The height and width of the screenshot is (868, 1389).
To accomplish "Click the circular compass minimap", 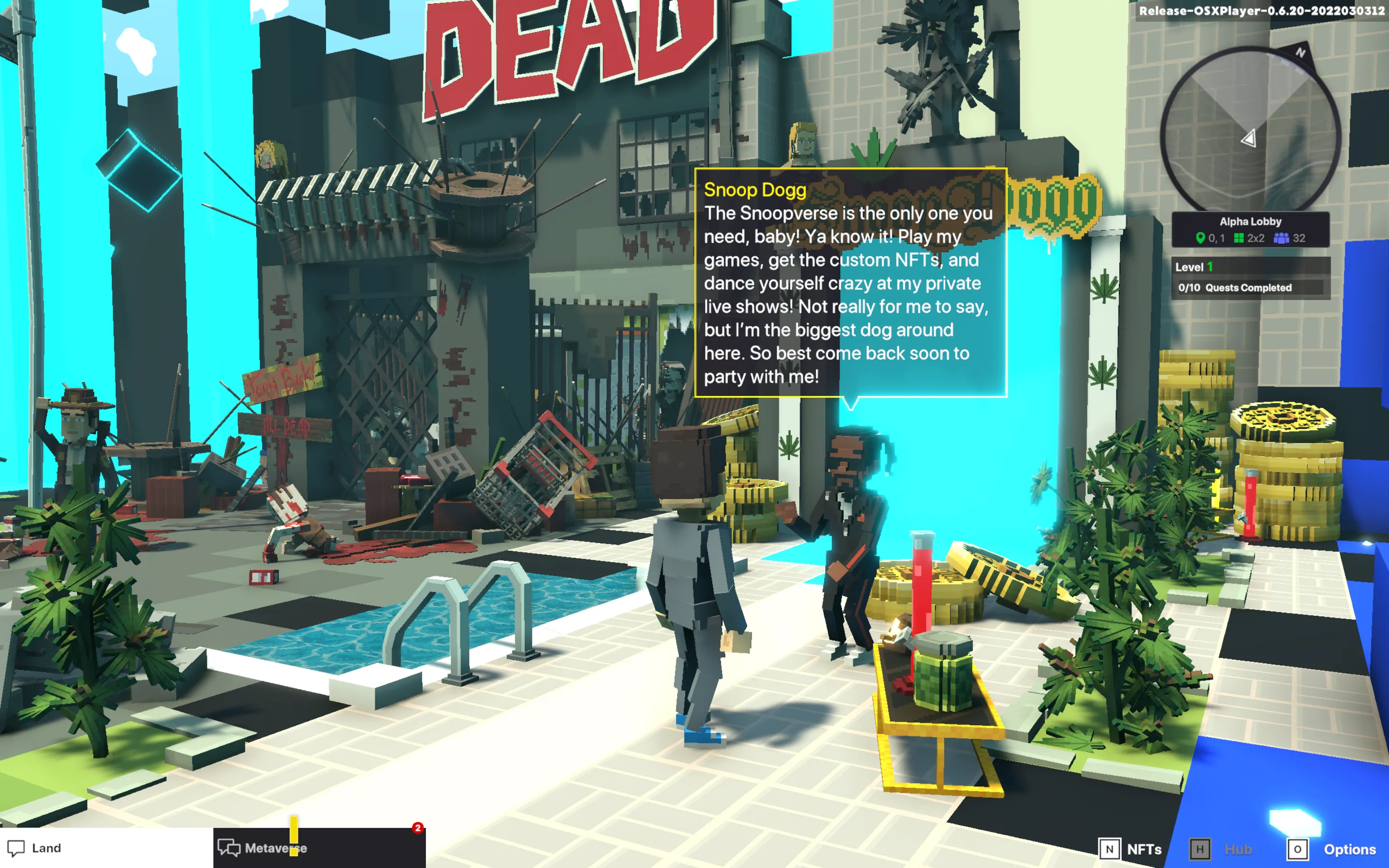I will (1250, 133).
